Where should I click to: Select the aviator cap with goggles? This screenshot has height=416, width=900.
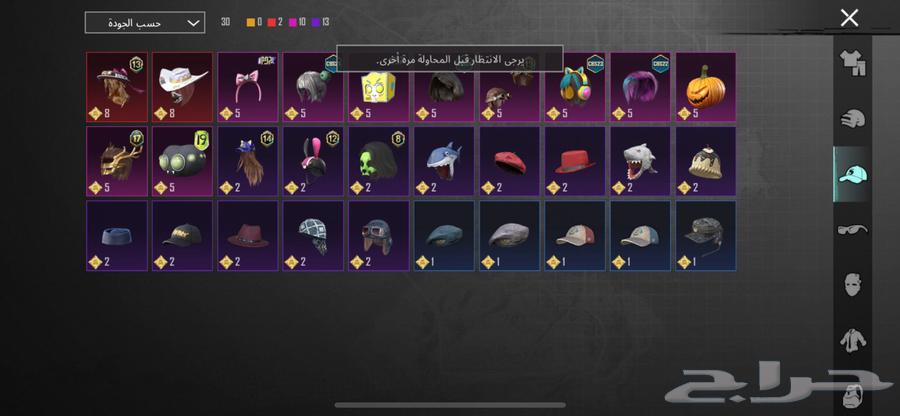tap(378, 235)
